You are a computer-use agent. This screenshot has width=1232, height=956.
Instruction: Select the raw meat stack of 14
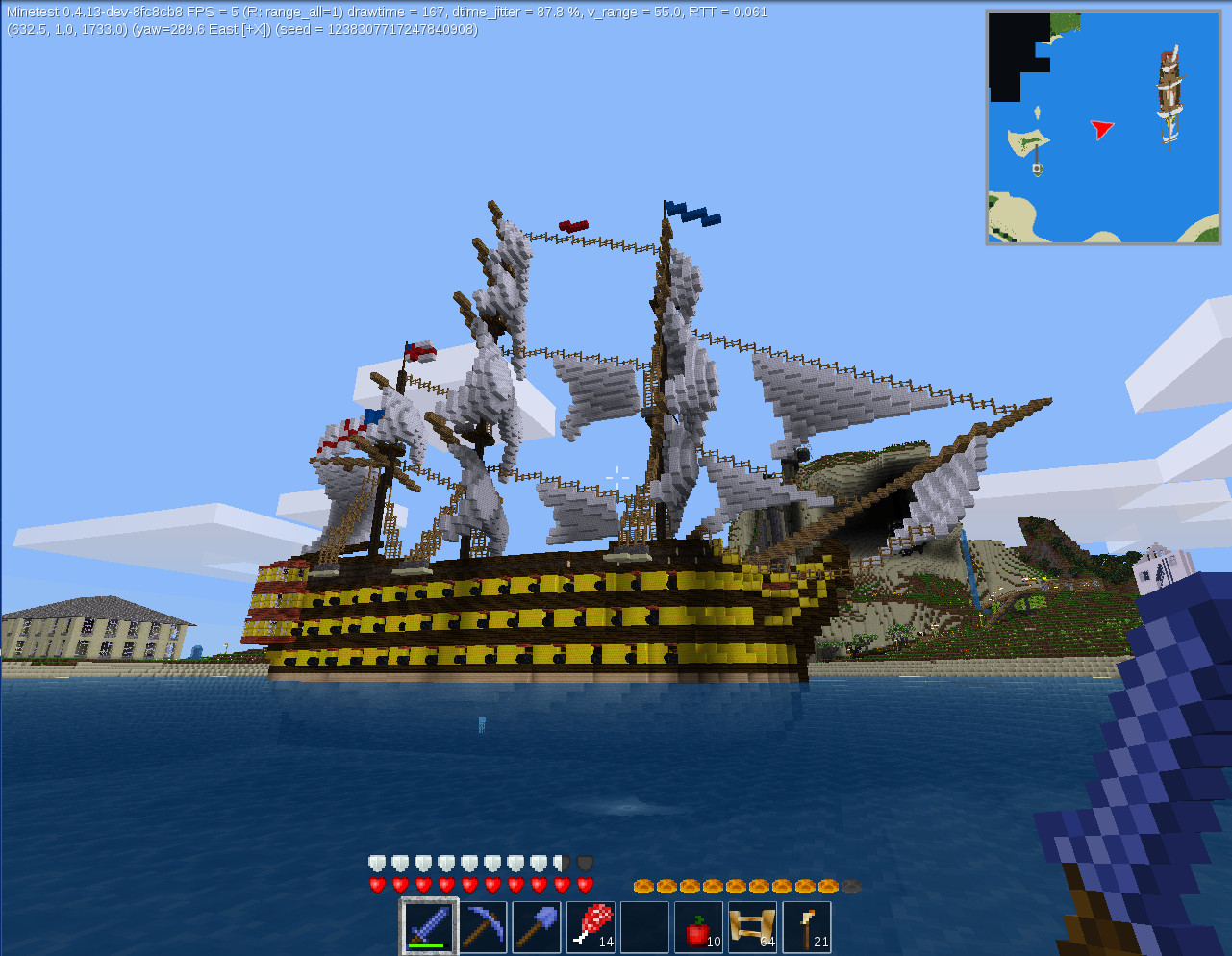[590, 925]
